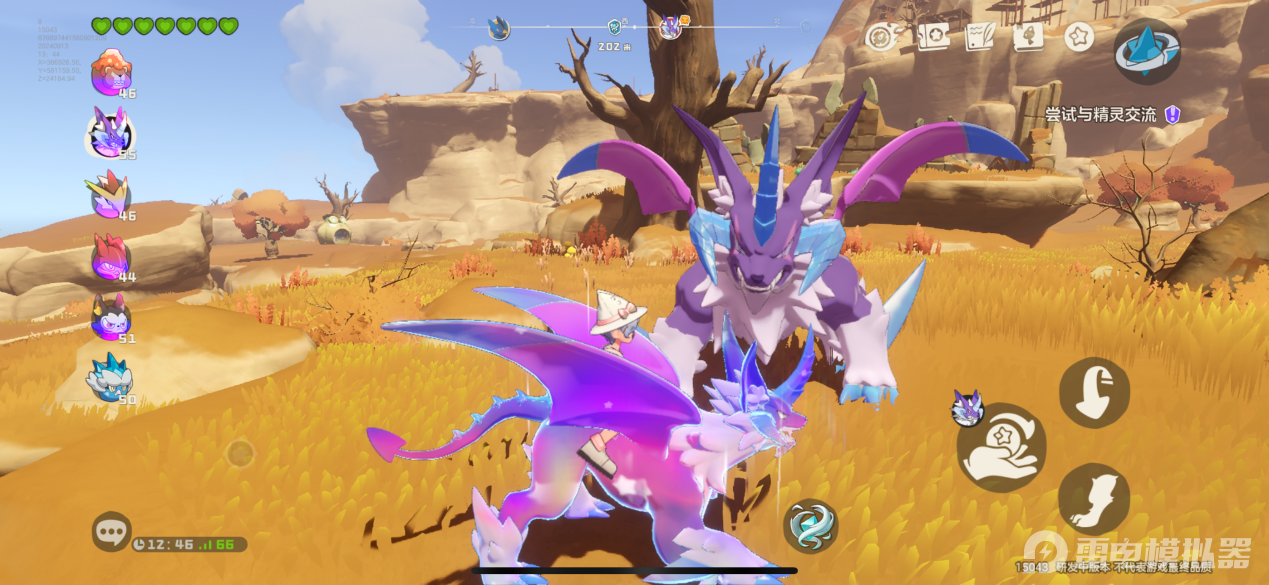This screenshot has width=1269, height=585.
Task: Open the feather quill journal icon
Action: click(x=979, y=37)
